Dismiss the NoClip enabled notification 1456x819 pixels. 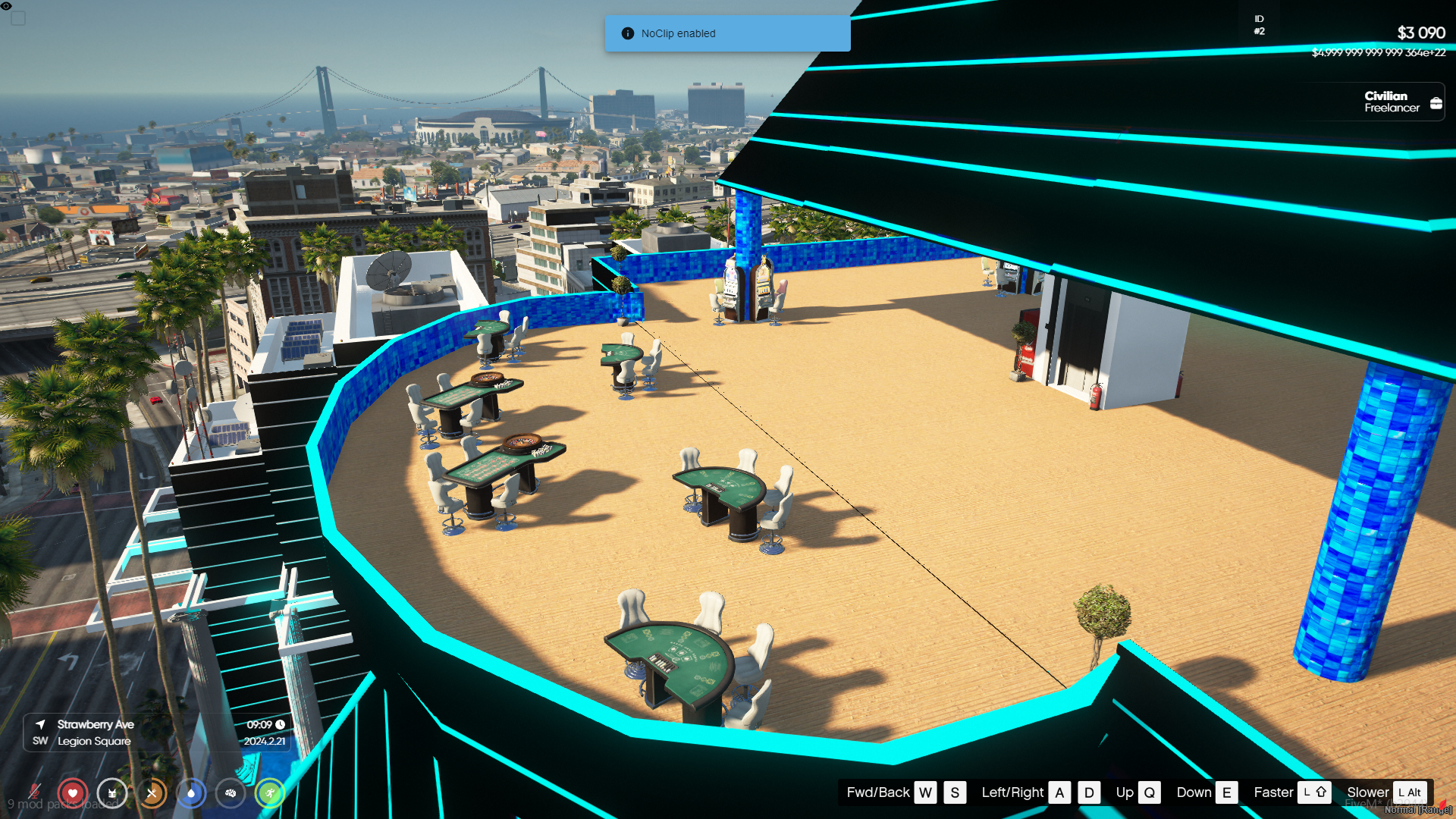click(x=726, y=33)
